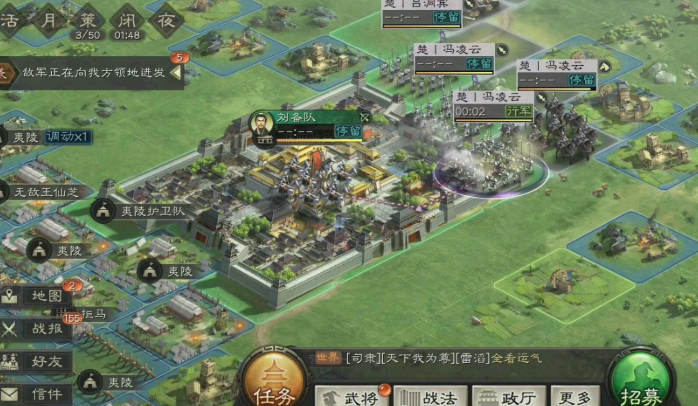Open the 战法 (Tactics) menu
This screenshot has height=406, width=698.
430,395
